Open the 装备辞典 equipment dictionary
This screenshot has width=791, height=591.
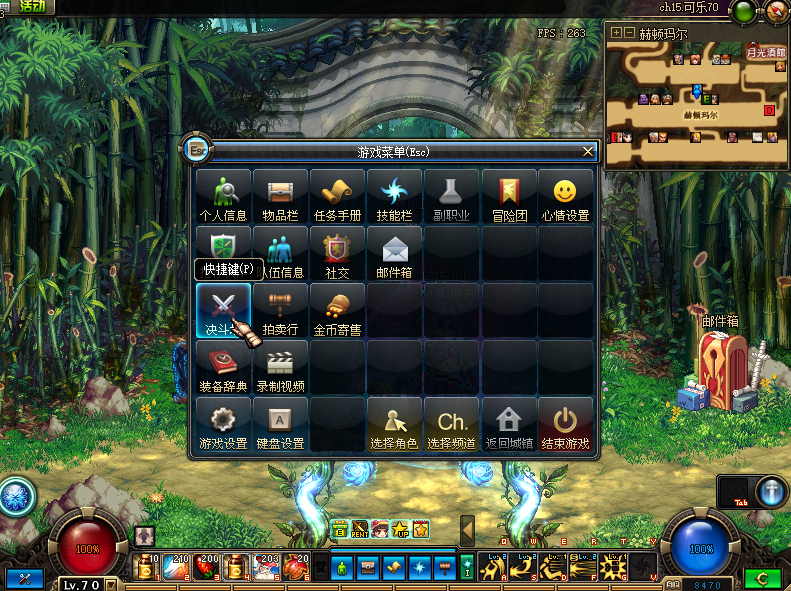click(x=223, y=367)
